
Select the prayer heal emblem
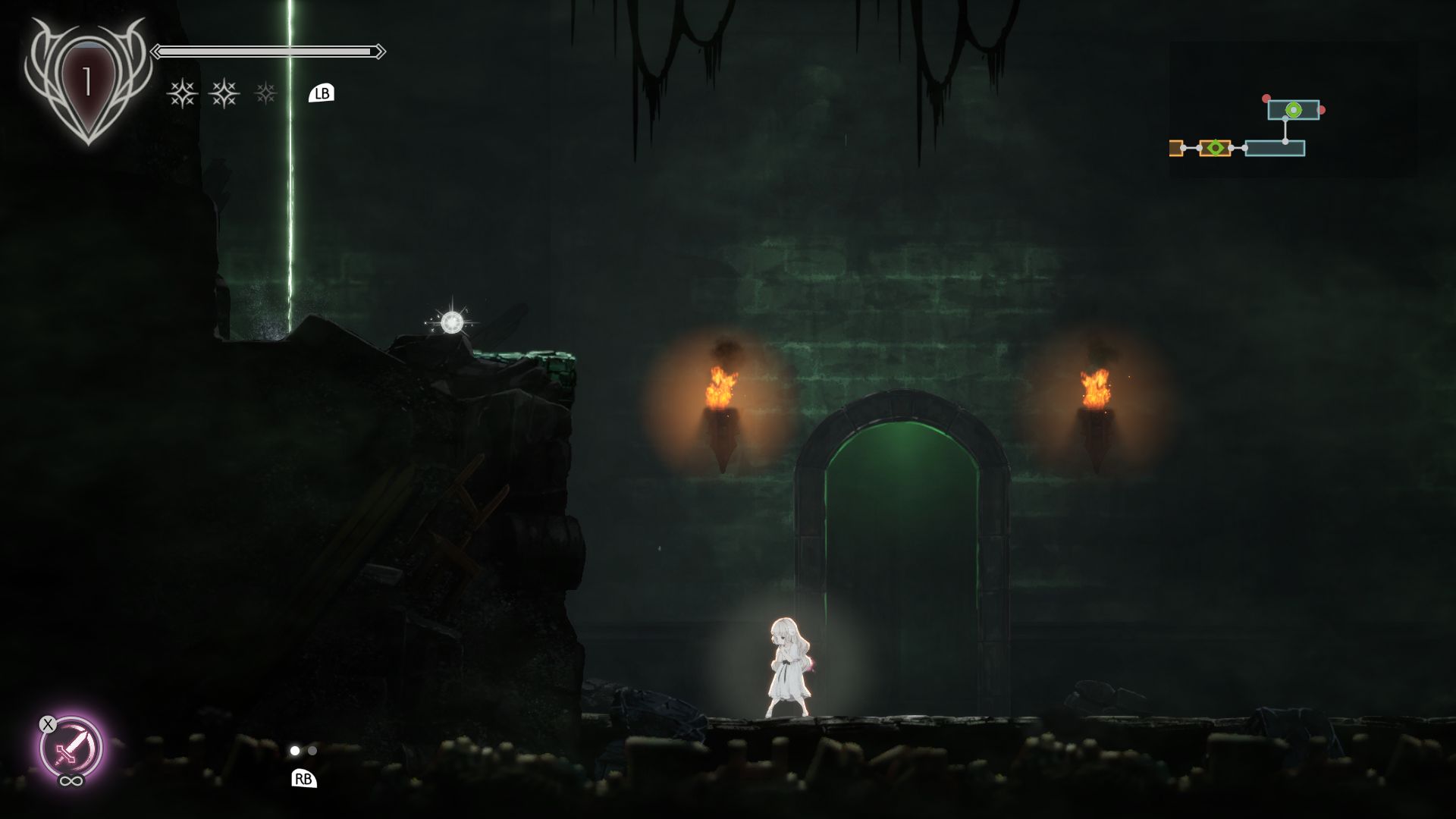tap(87, 82)
